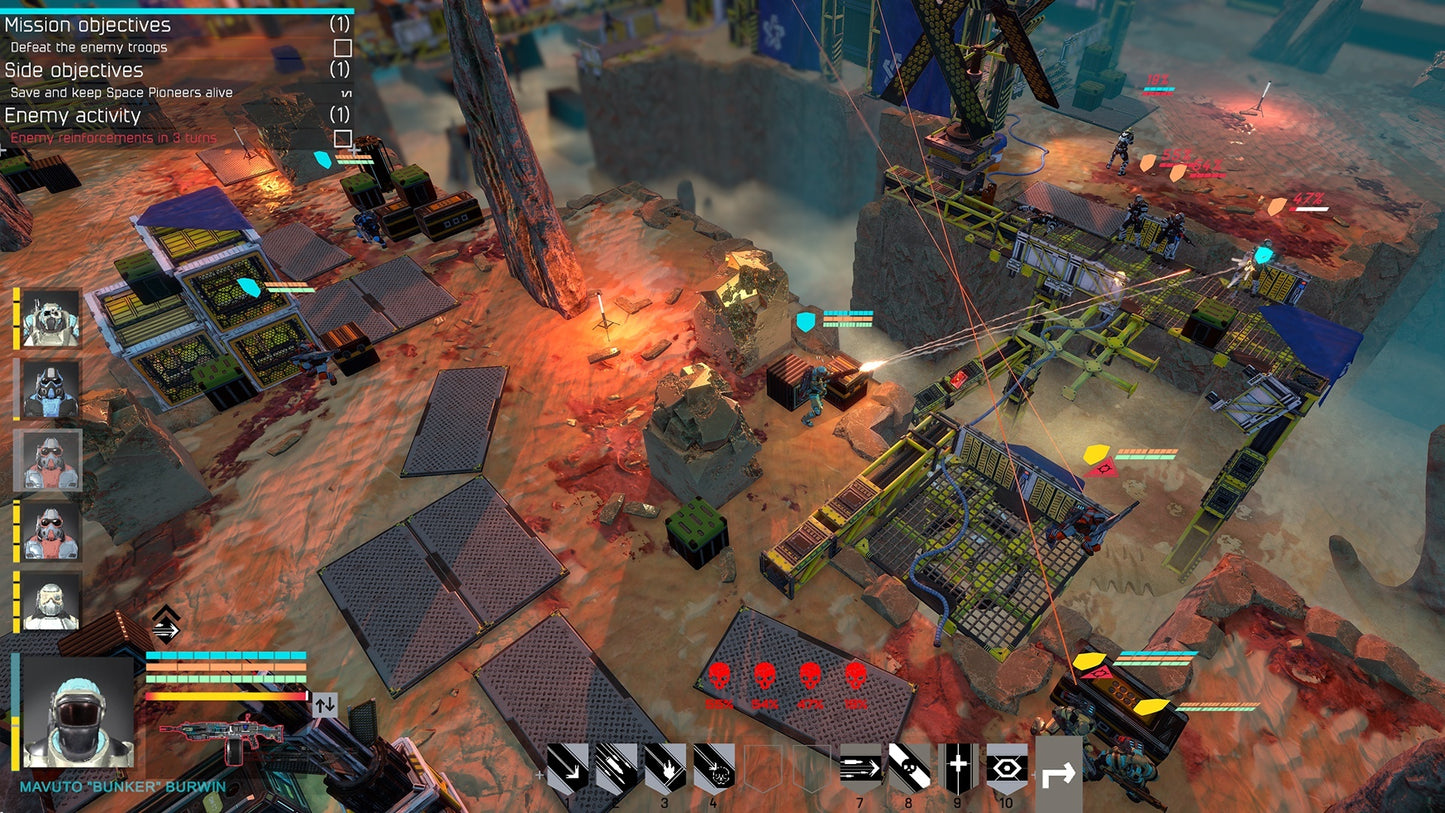Check off the Defeat the enemy troops objective
This screenshot has width=1445, height=813.
pyautogui.click(x=344, y=46)
